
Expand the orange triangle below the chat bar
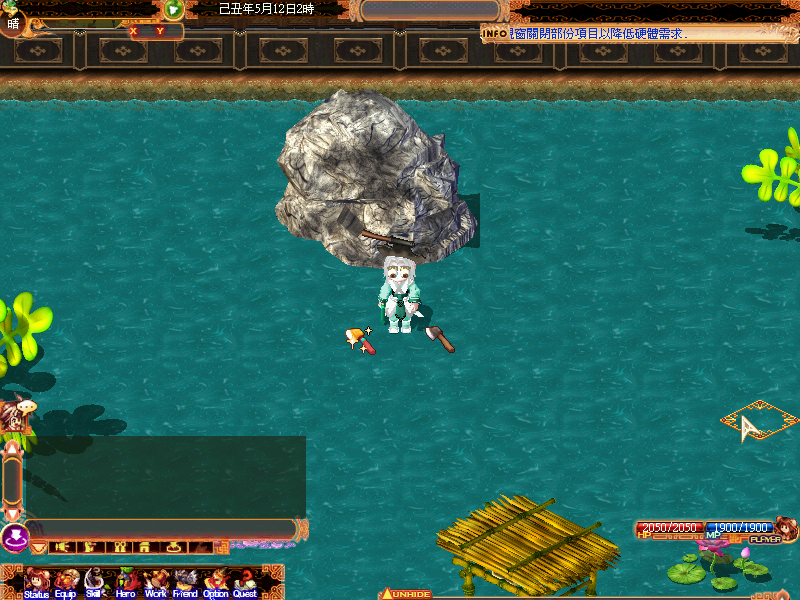pos(39,548)
